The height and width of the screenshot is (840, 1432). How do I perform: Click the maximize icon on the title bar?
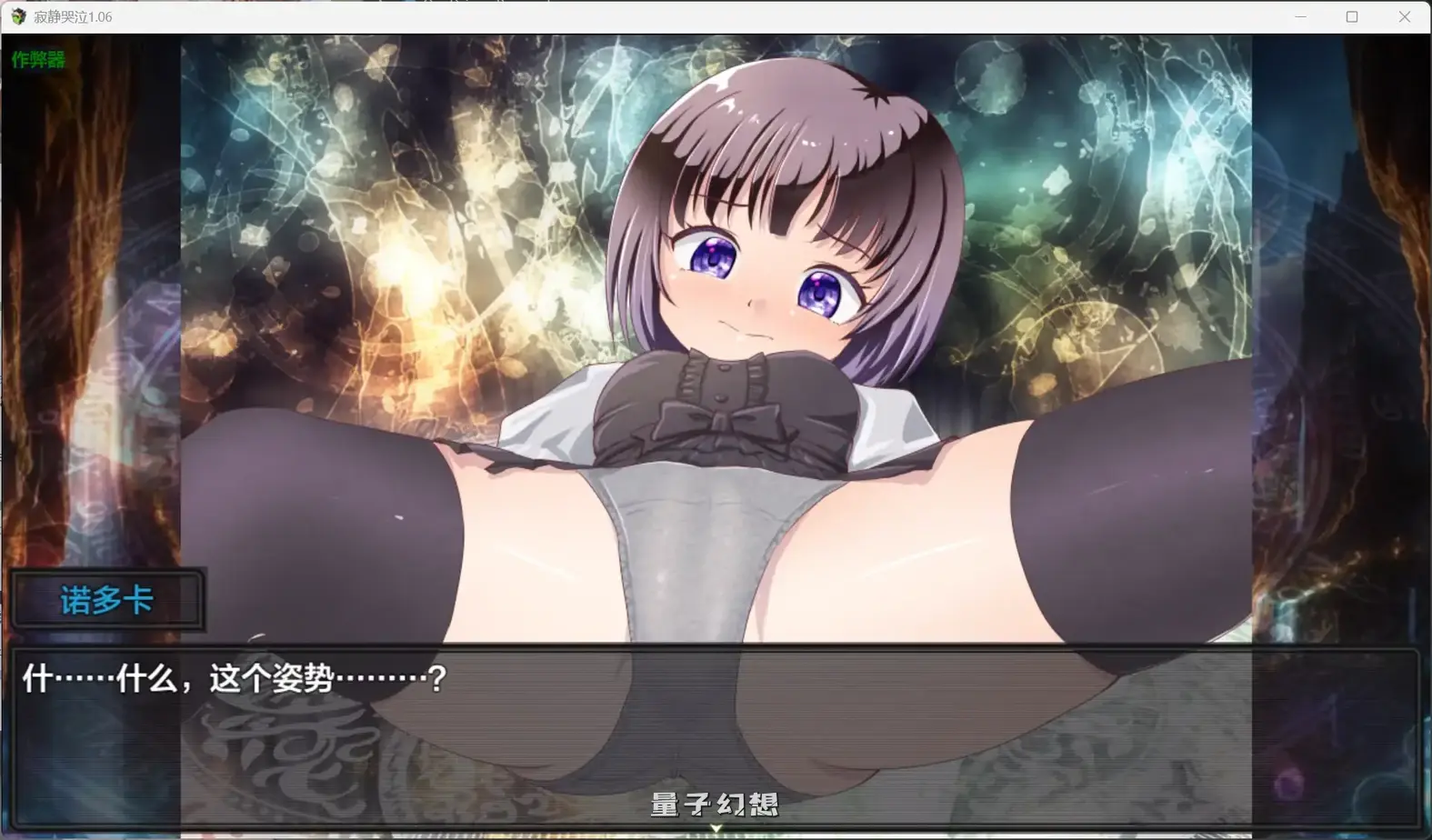[x=1352, y=16]
